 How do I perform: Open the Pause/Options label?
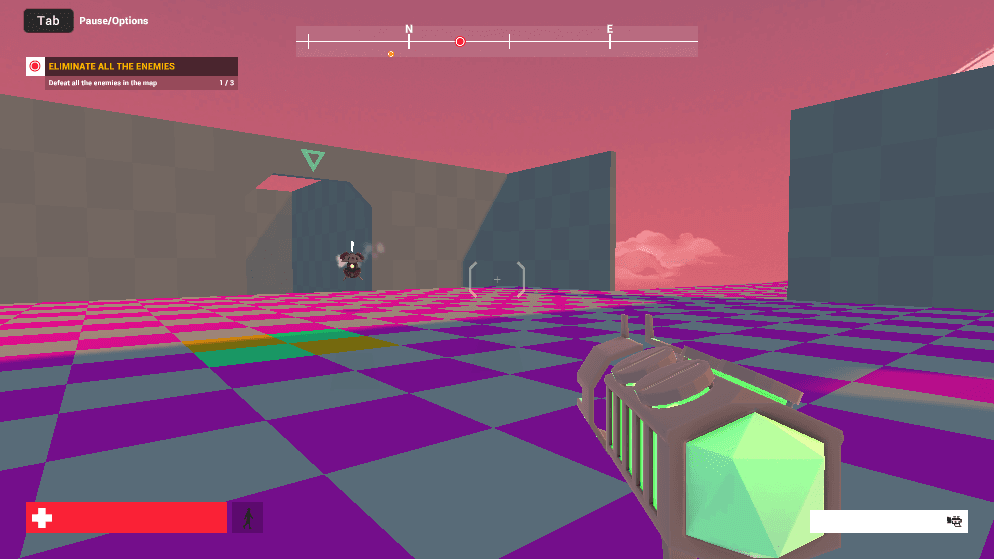click(114, 21)
